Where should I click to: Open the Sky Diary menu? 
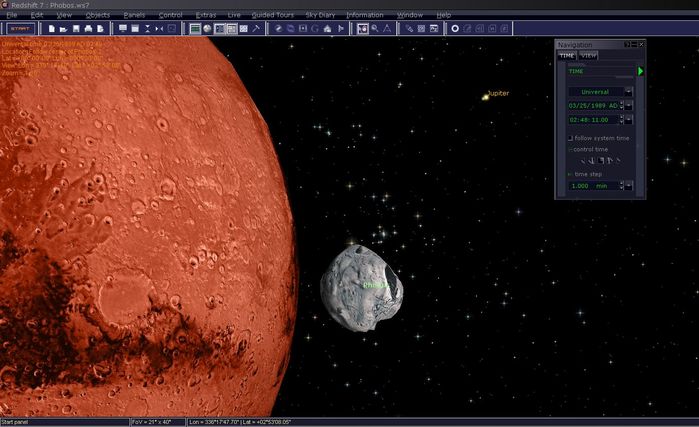[x=322, y=16]
